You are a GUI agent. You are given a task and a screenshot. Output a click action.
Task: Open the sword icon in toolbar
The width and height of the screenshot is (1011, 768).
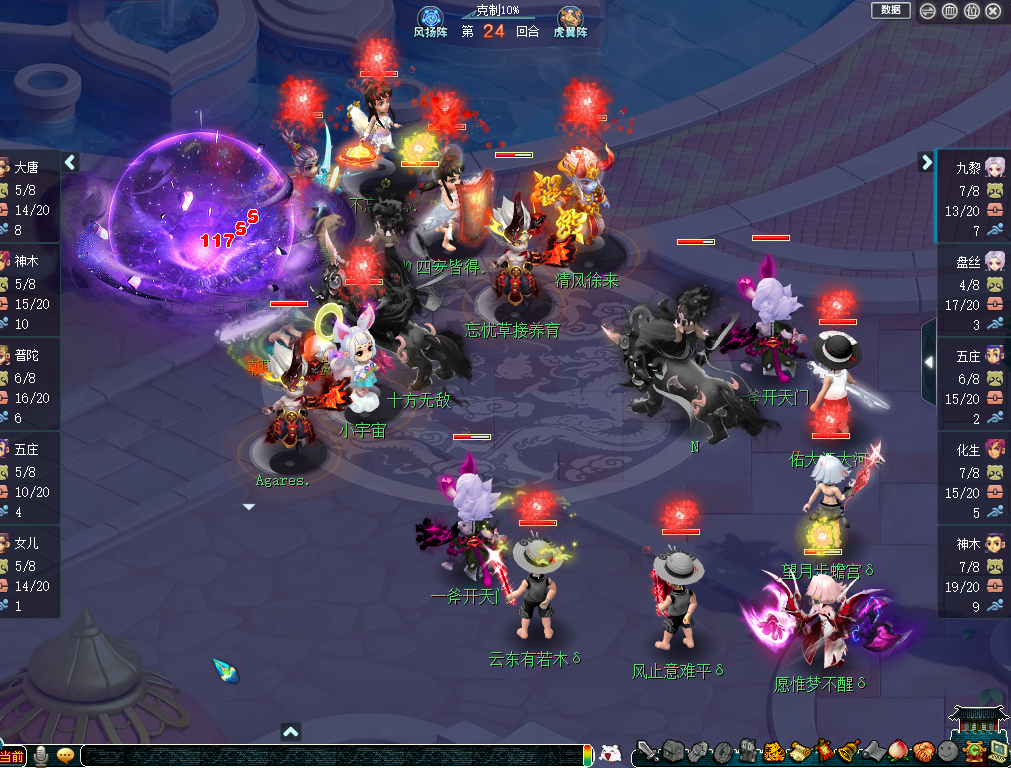pos(646,752)
